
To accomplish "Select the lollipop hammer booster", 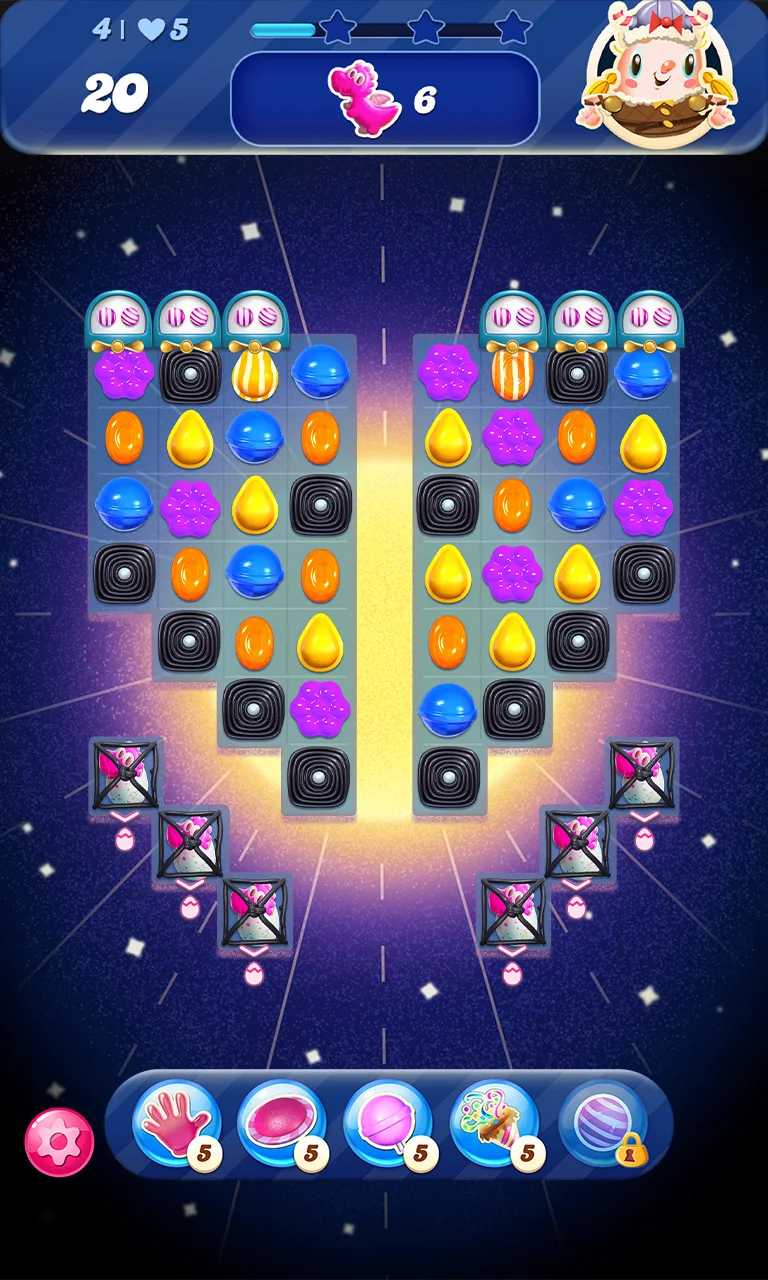I will click(388, 1124).
